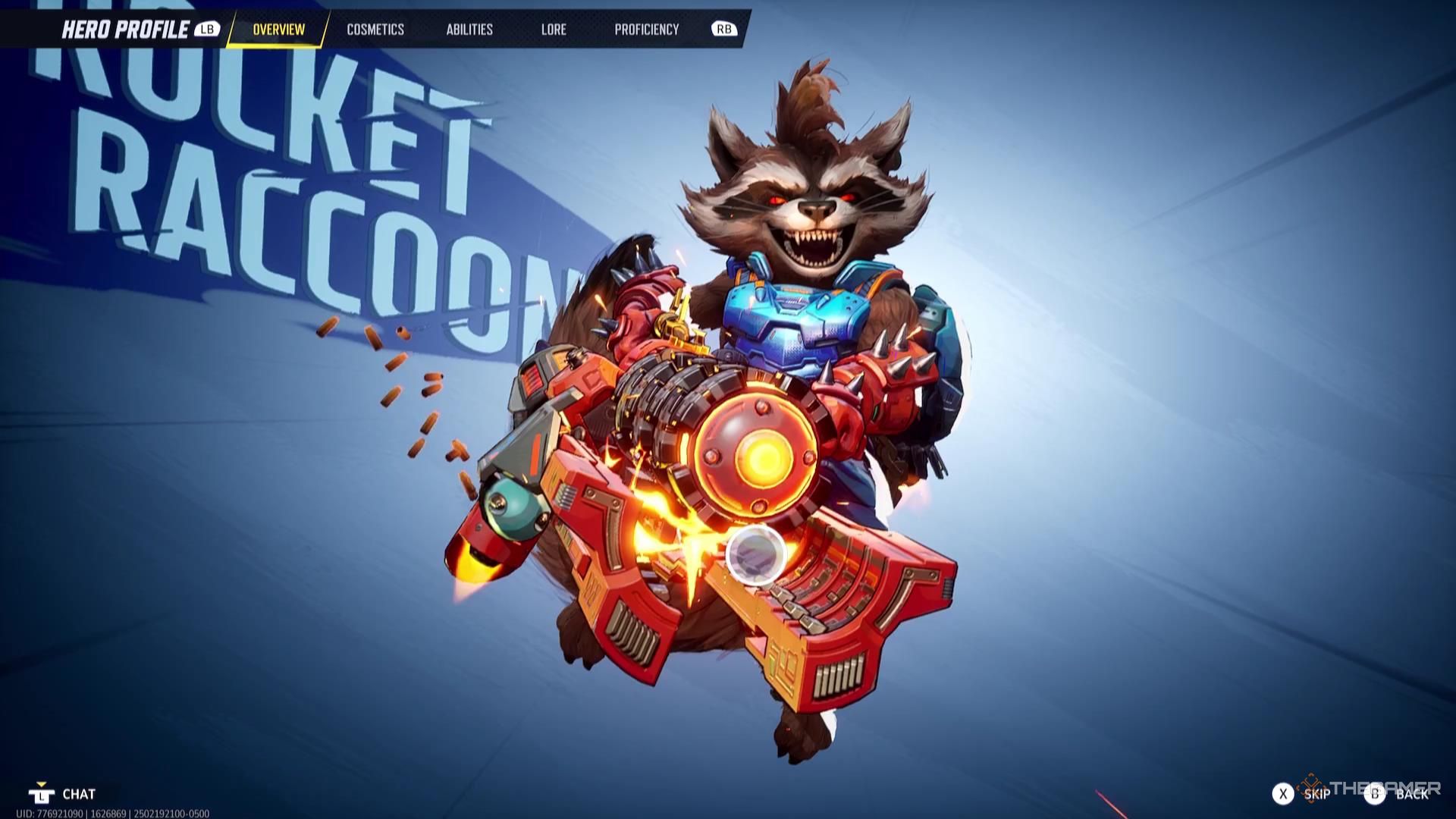Viewport: 1456px width, 819px height.
Task: Switch to the Cosmetics tab
Action: click(375, 30)
